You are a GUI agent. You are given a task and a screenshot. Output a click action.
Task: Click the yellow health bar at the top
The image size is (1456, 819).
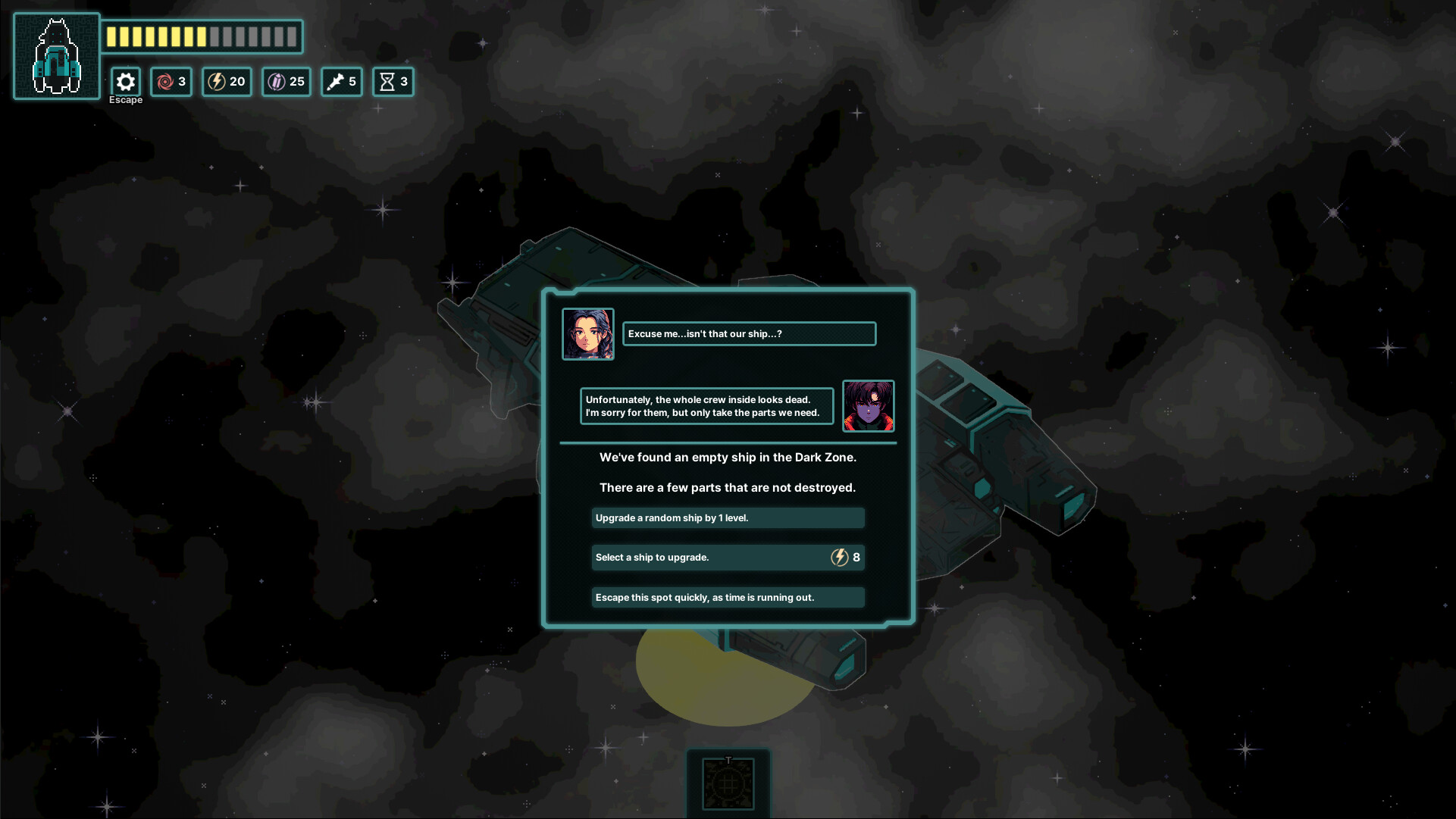point(202,36)
